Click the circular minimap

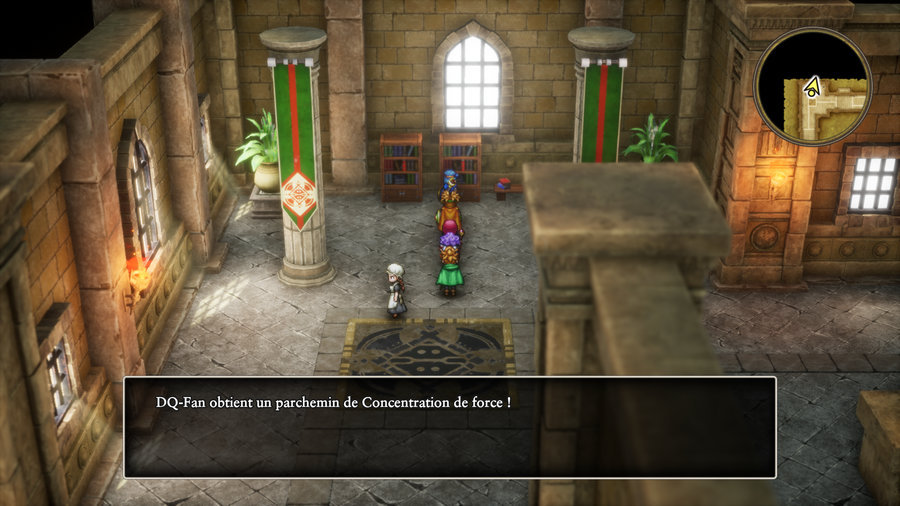point(812,86)
